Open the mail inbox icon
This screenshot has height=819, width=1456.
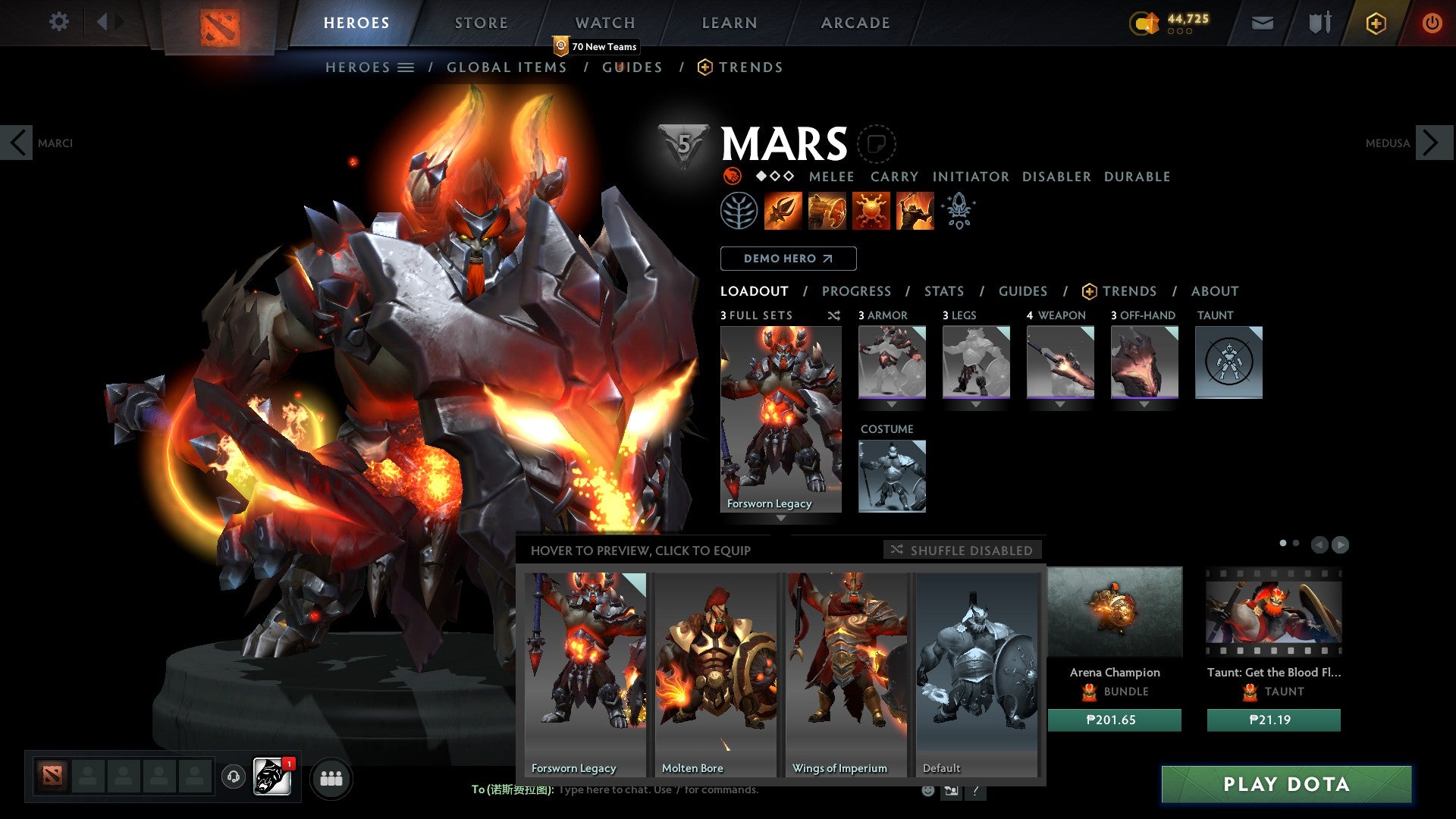tap(1263, 23)
